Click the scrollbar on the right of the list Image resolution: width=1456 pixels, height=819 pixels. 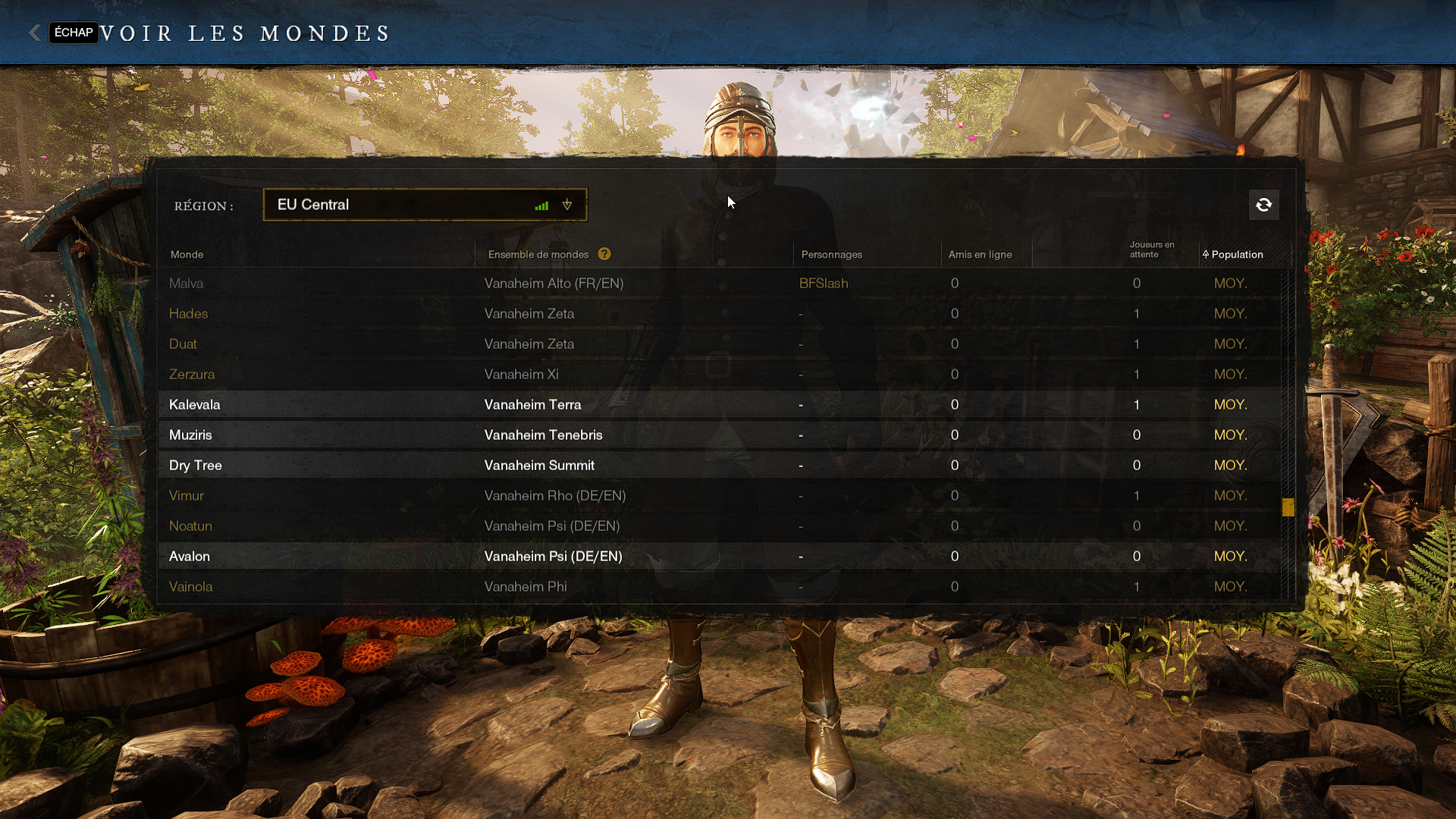[x=1288, y=507]
